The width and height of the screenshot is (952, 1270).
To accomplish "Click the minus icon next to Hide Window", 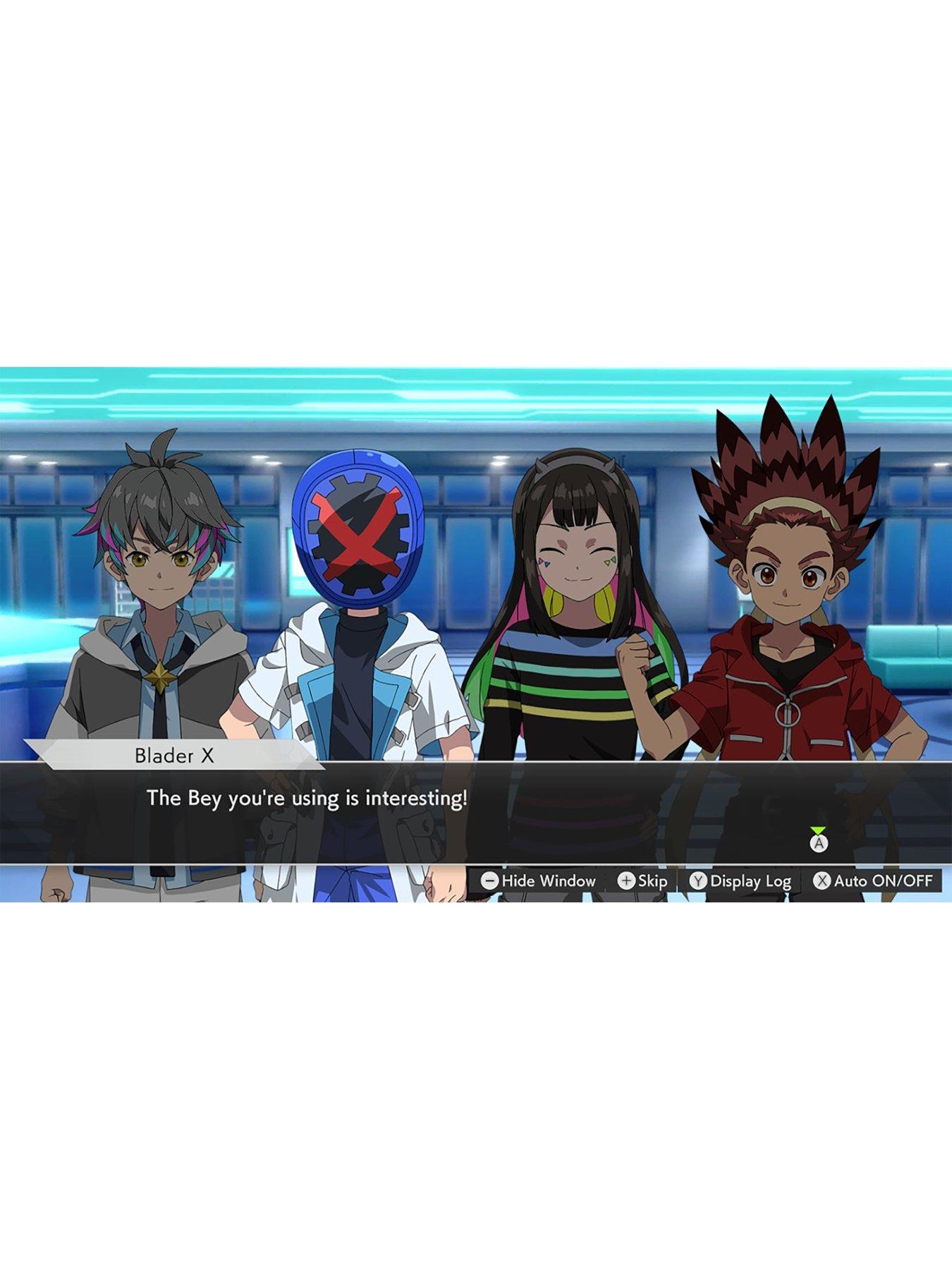I will pos(489,882).
